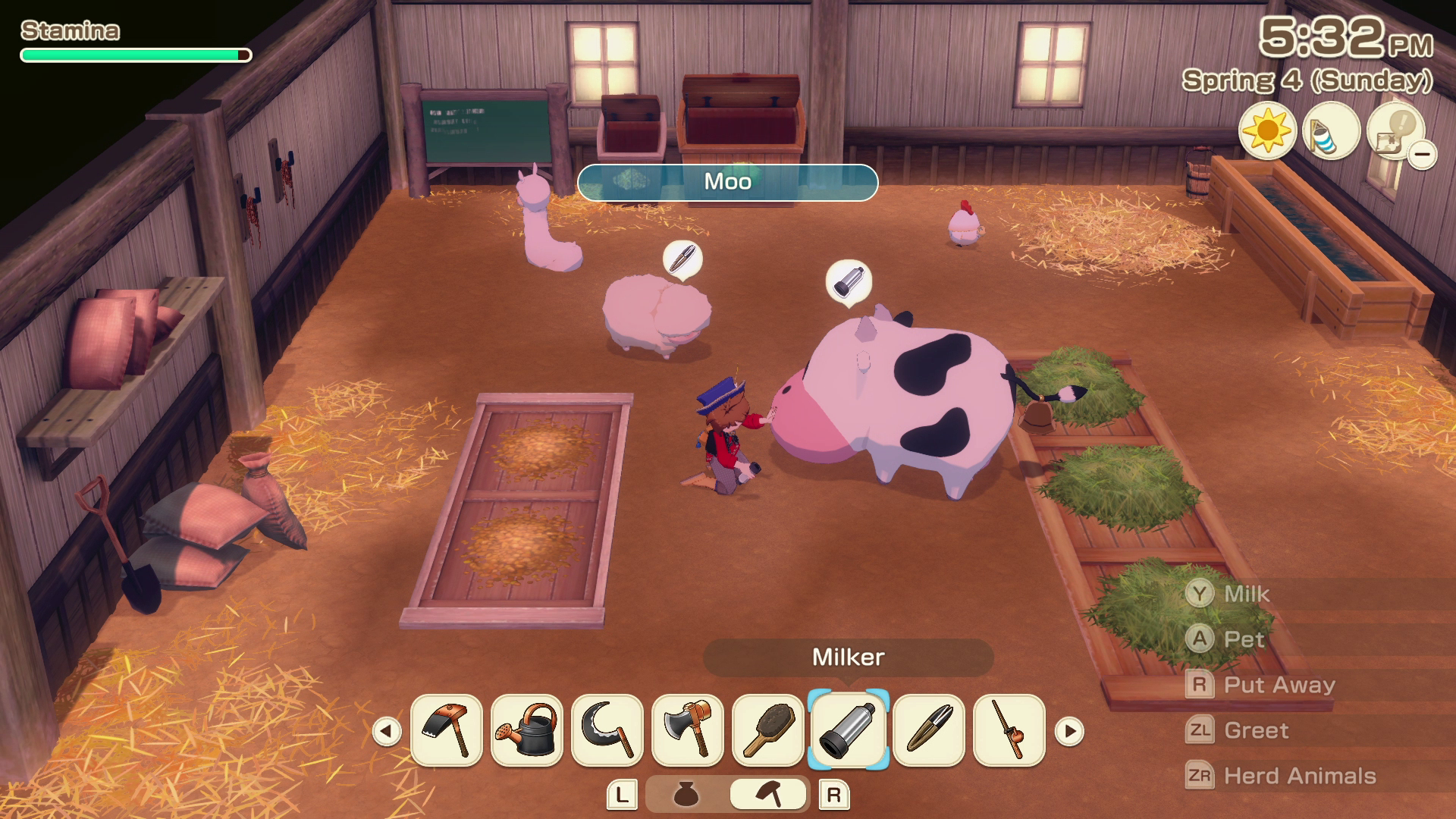Expand the toolbar with the right arrow
1456x819 pixels.
pyautogui.click(x=1069, y=732)
